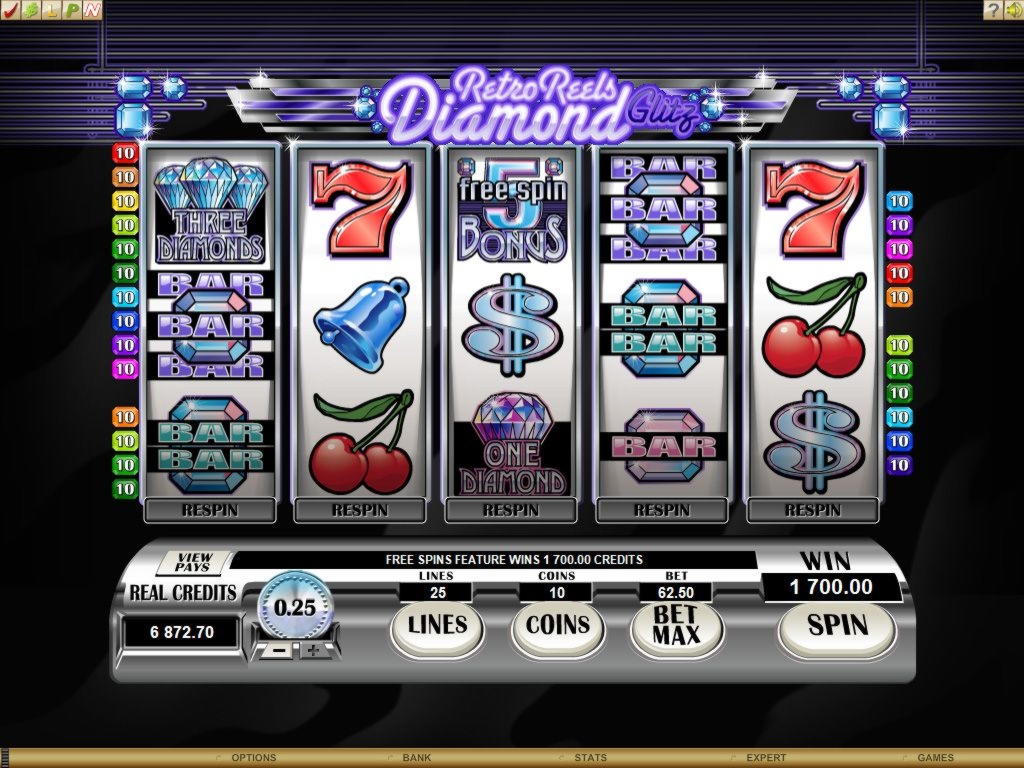This screenshot has width=1024, height=768.
Task: Respin the reel topped by Three Diamonds
Action: tap(209, 510)
